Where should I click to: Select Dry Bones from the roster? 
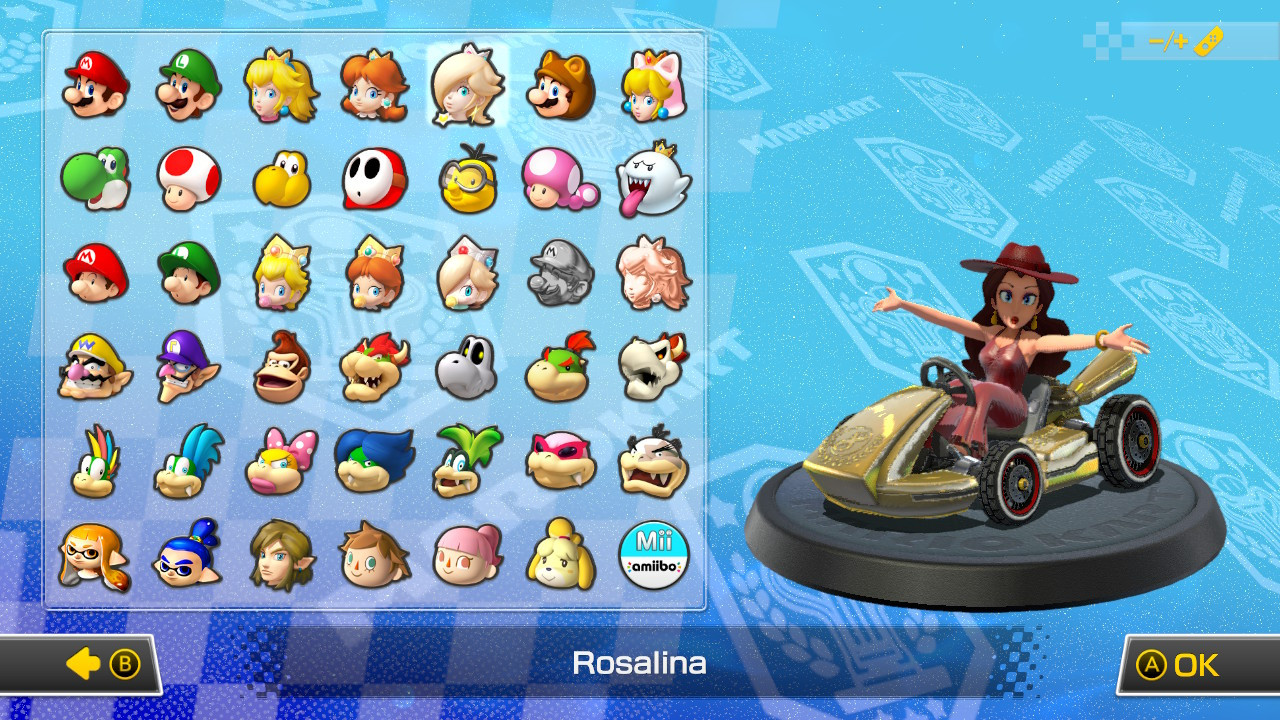[468, 367]
